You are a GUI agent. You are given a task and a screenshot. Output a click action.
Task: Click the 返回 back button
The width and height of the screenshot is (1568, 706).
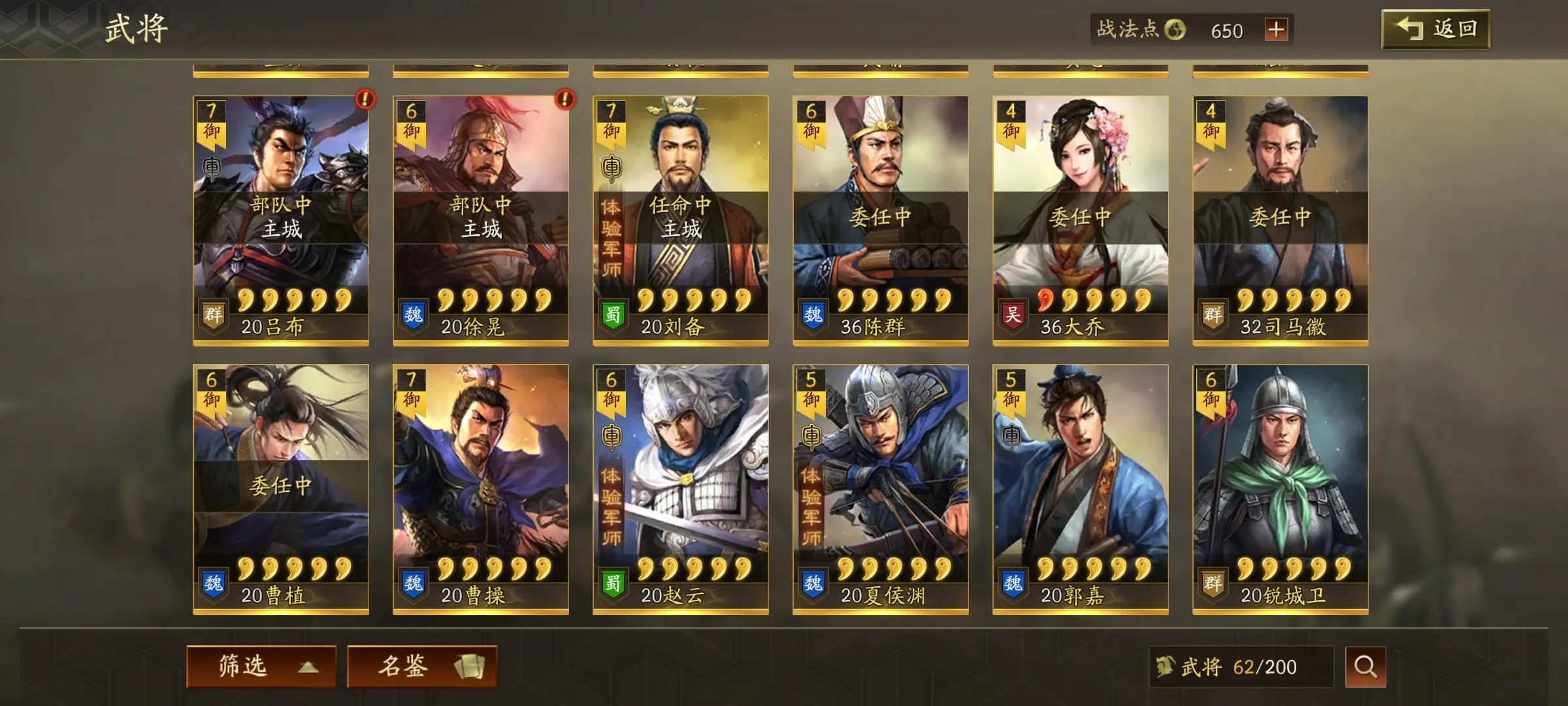tap(1435, 29)
